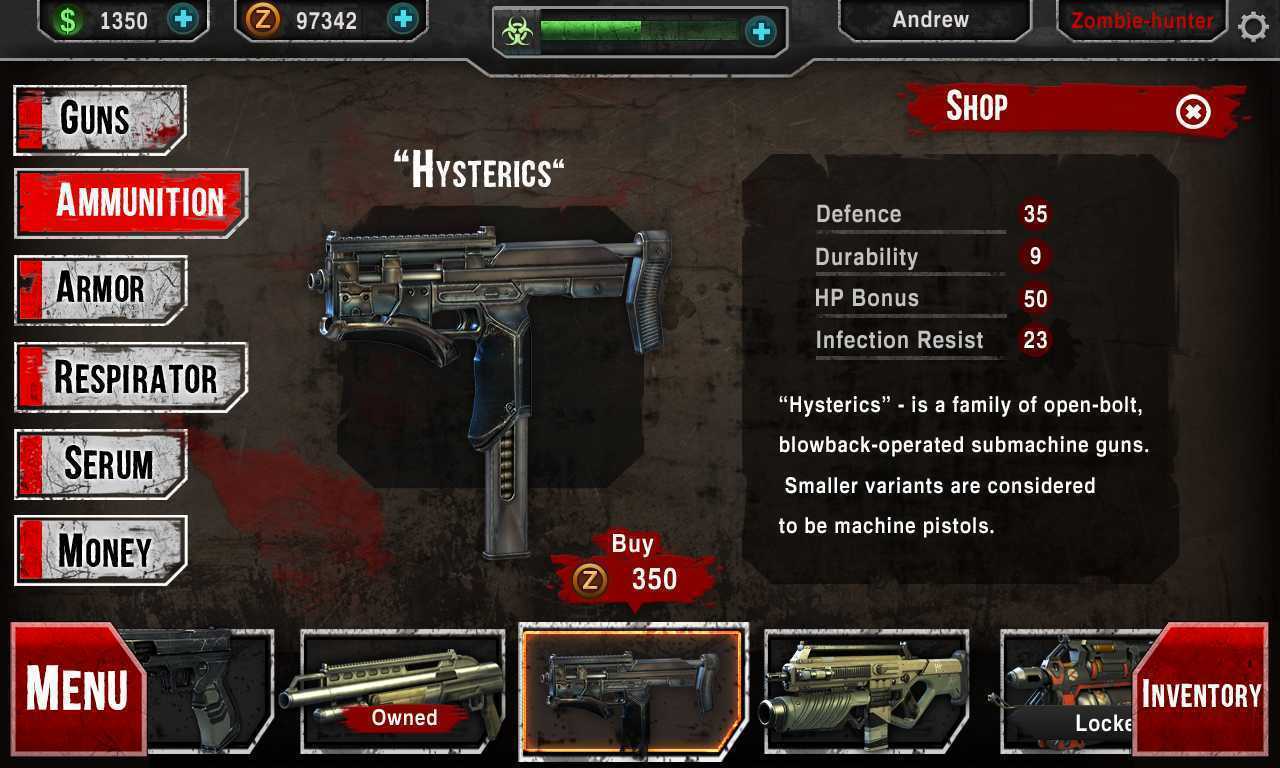Image resolution: width=1280 pixels, height=768 pixels.
Task: Open the Inventory screen
Action: (1200, 693)
